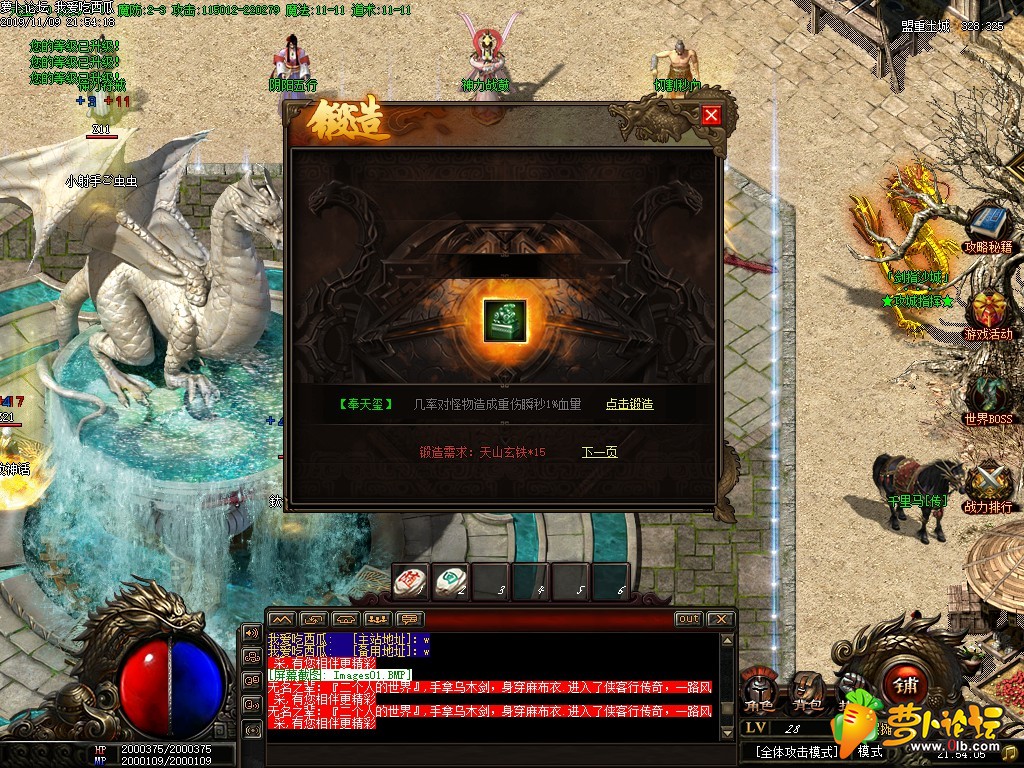Open the 游戏活动 events icon

pos(988,309)
